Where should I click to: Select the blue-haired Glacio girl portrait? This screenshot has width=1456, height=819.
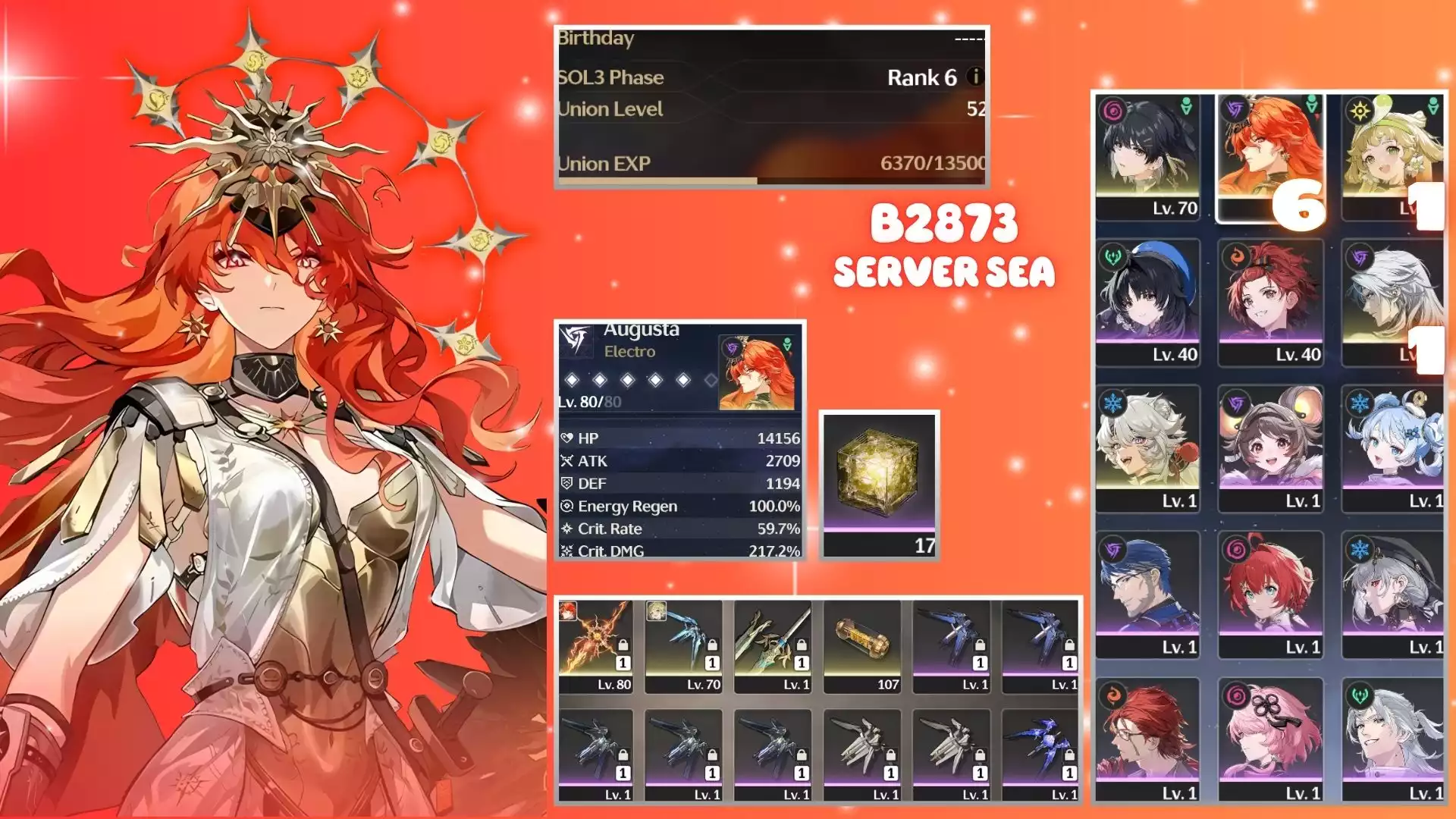coord(1392,449)
